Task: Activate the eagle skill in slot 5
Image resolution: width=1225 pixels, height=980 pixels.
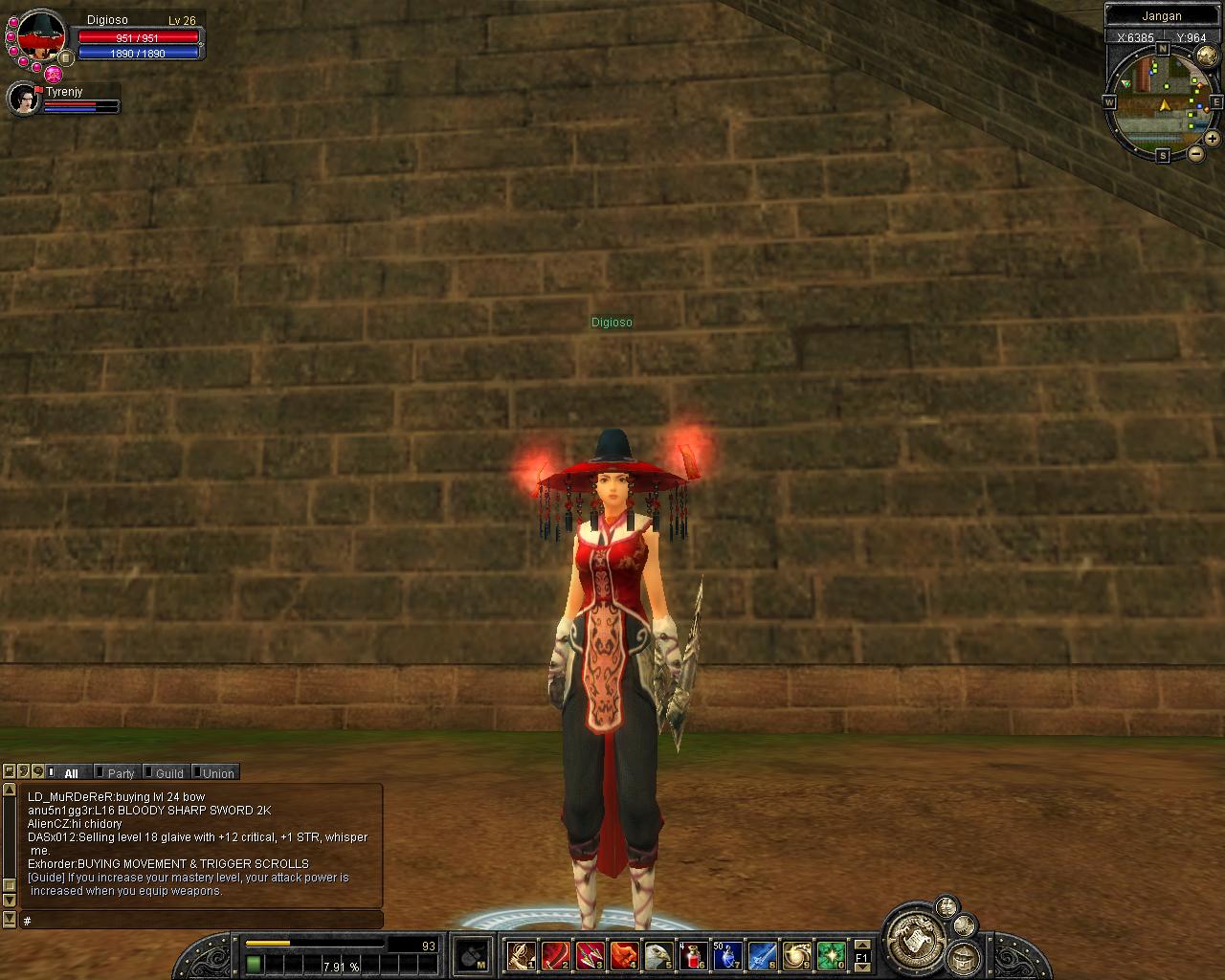Action: pyautogui.click(x=658, y=955)
